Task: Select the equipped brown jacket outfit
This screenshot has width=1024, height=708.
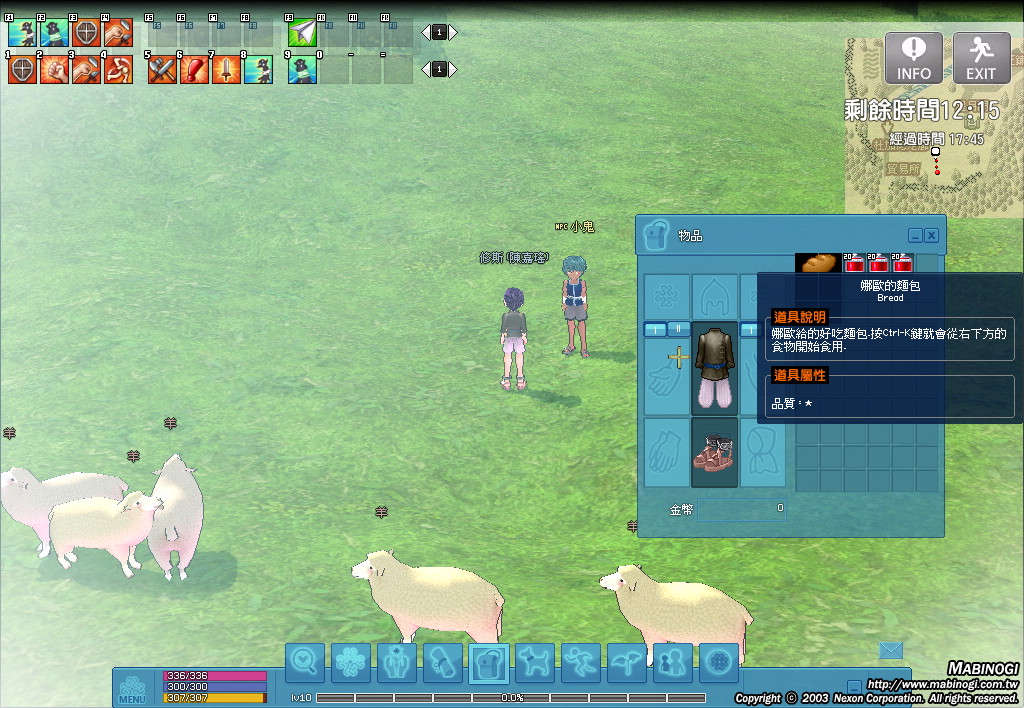Action: (715, 368)
